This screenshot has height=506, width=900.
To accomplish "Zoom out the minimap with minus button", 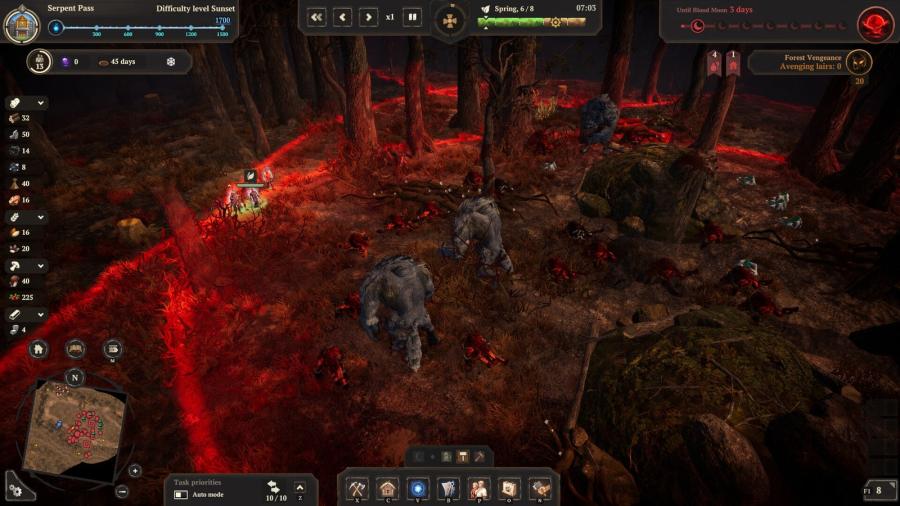I will click(x=122, y=491).
